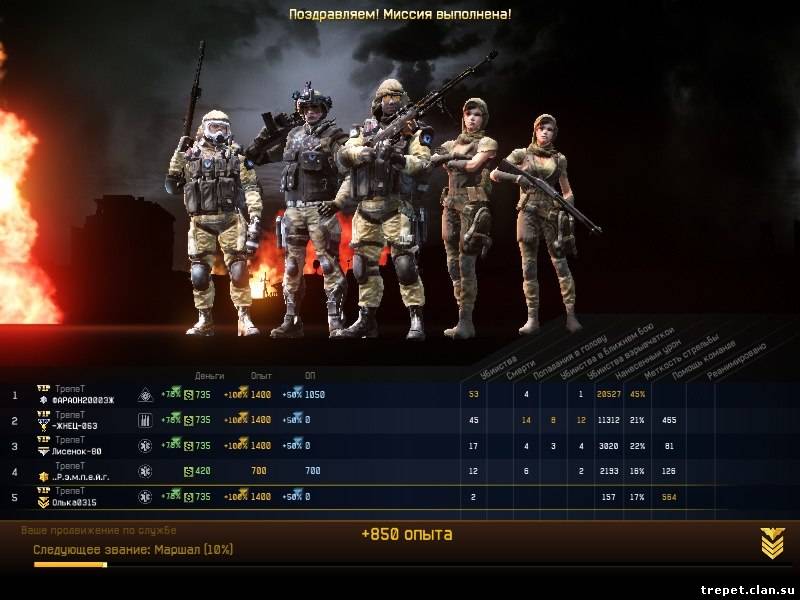The width and height of the screenshot is (800, 600).
Task: Click the gold rank chevron badge
Action: (x=772, y=543)
